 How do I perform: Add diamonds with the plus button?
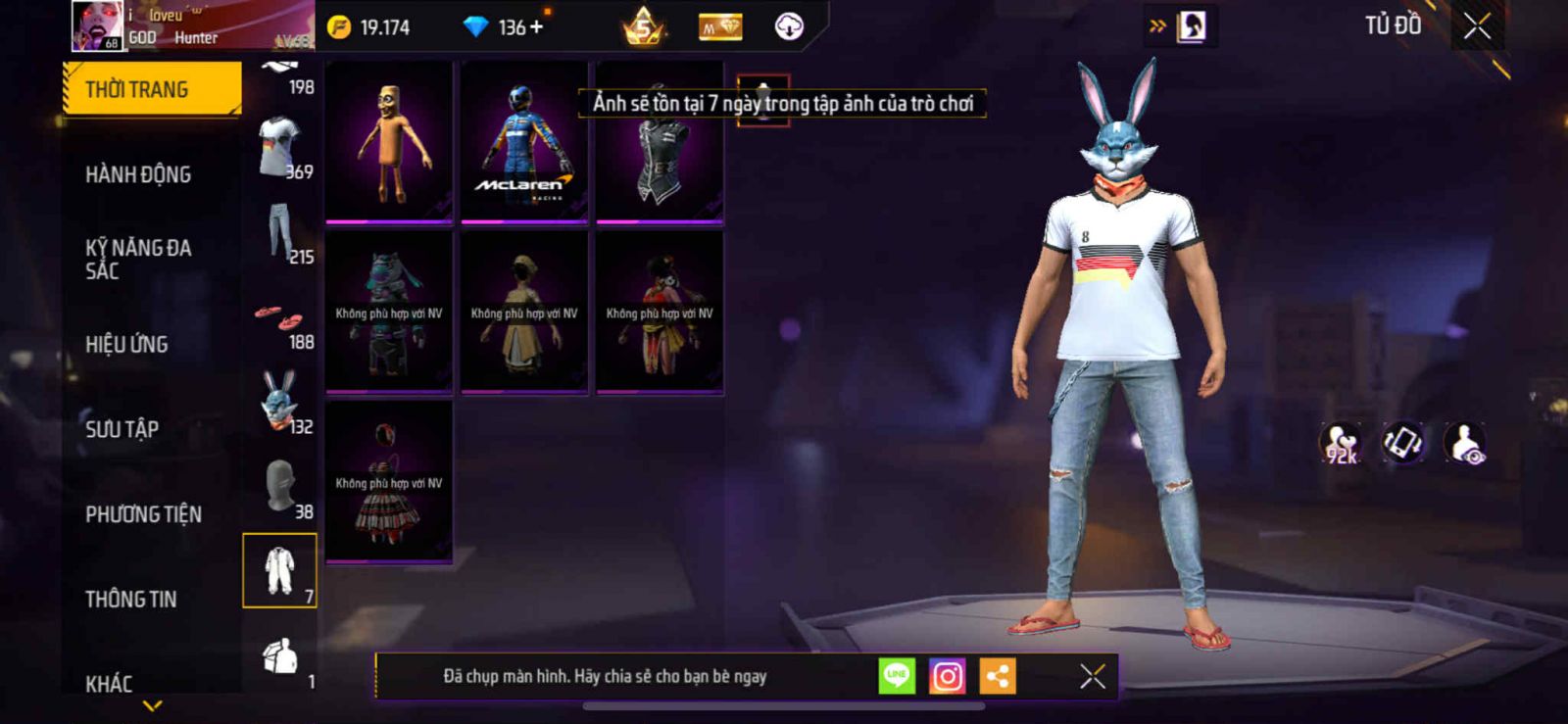[536, 27]
